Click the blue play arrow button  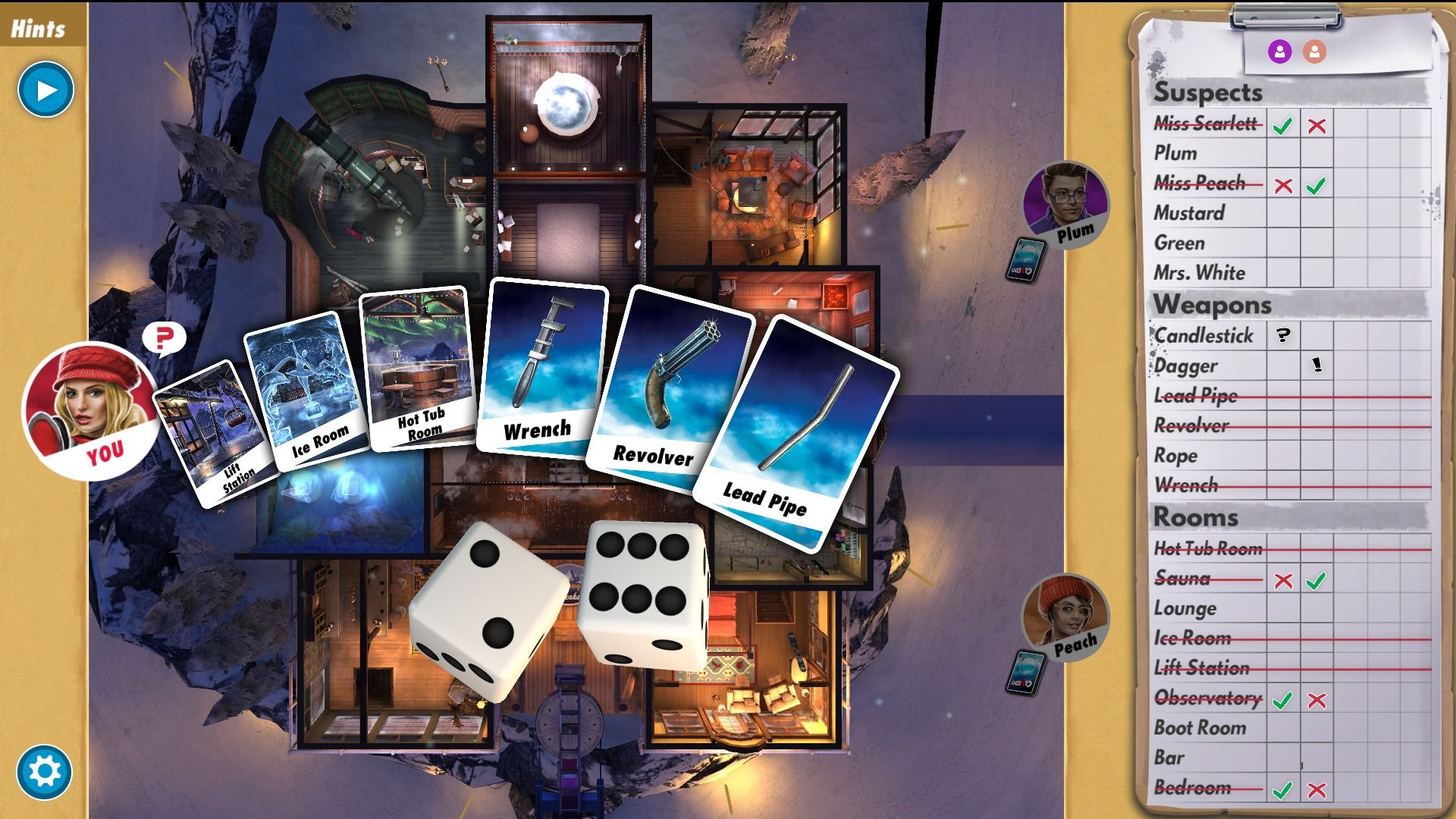click(x=45, y=90)
